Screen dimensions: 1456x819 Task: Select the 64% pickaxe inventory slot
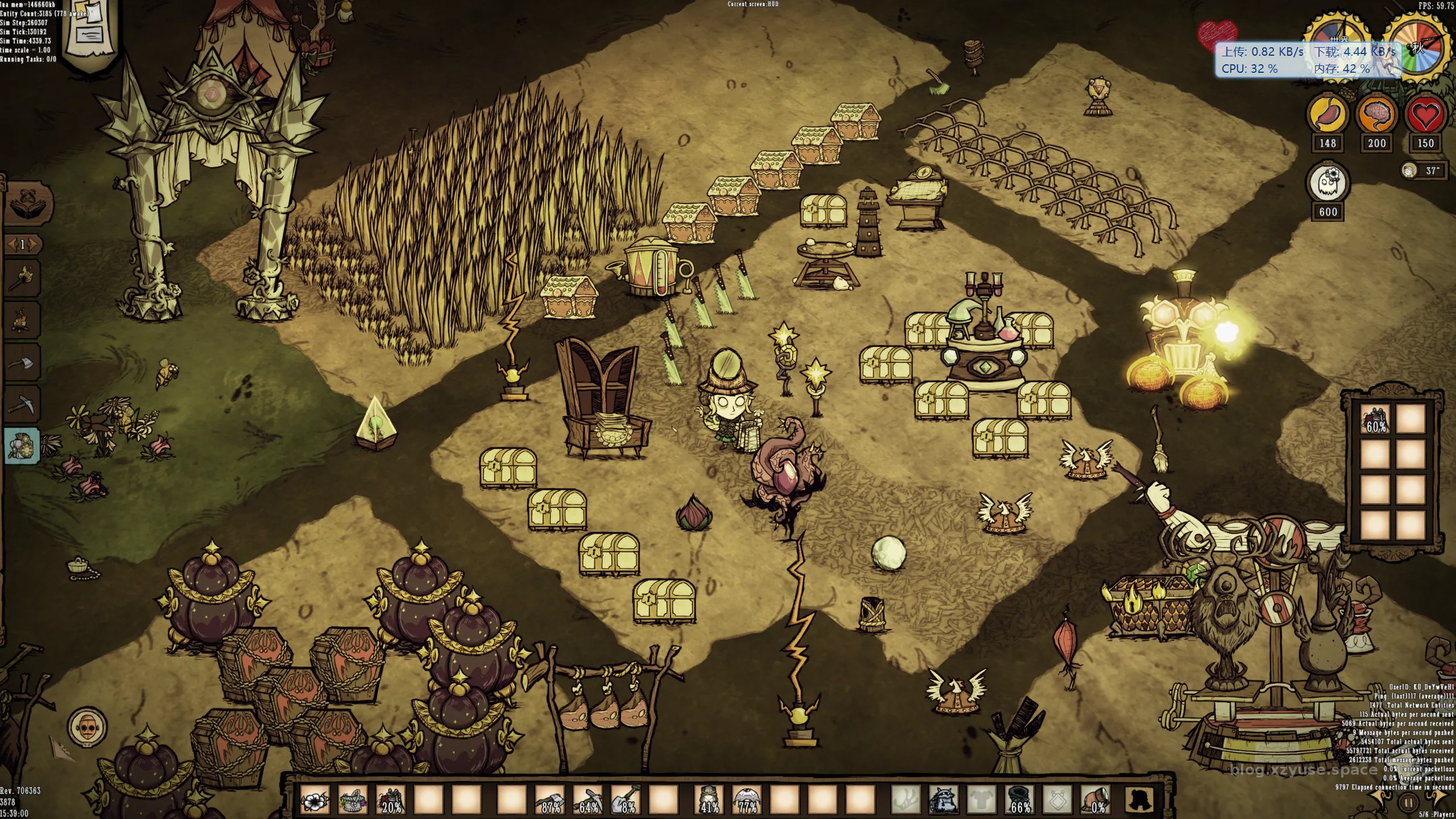click(588, 800)
